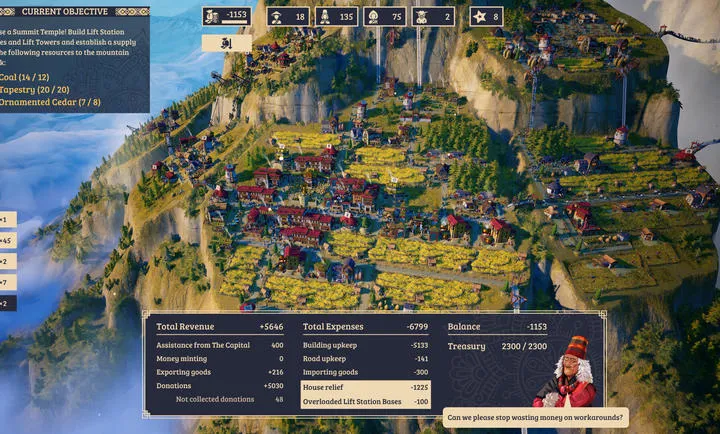Select the left-edge notification tab showing +7
The image size is (720, 434).
(8, 282)
